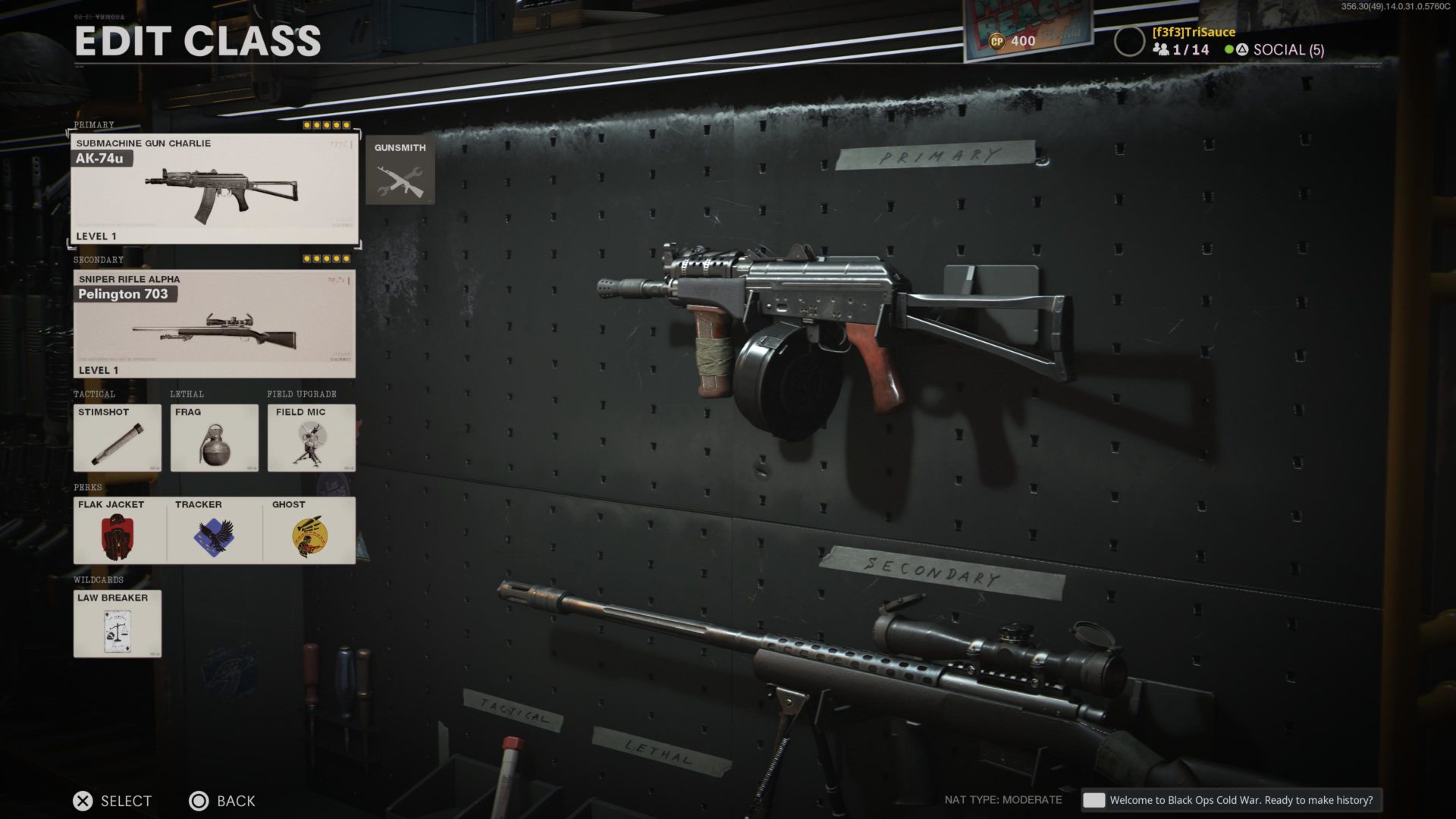Open the Frag lethal slot
Viewport: 1456px width, 819px height.
[x=214, y=438]
